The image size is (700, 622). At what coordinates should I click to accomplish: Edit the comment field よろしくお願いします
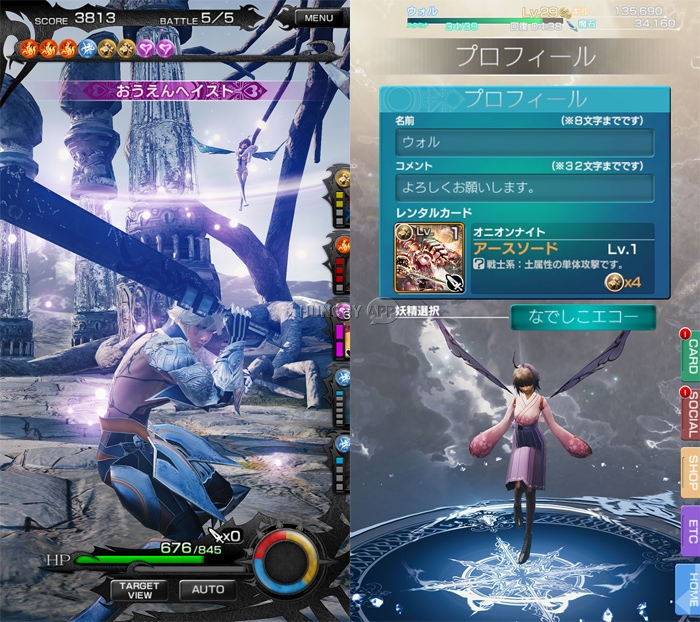pos(524,187)
